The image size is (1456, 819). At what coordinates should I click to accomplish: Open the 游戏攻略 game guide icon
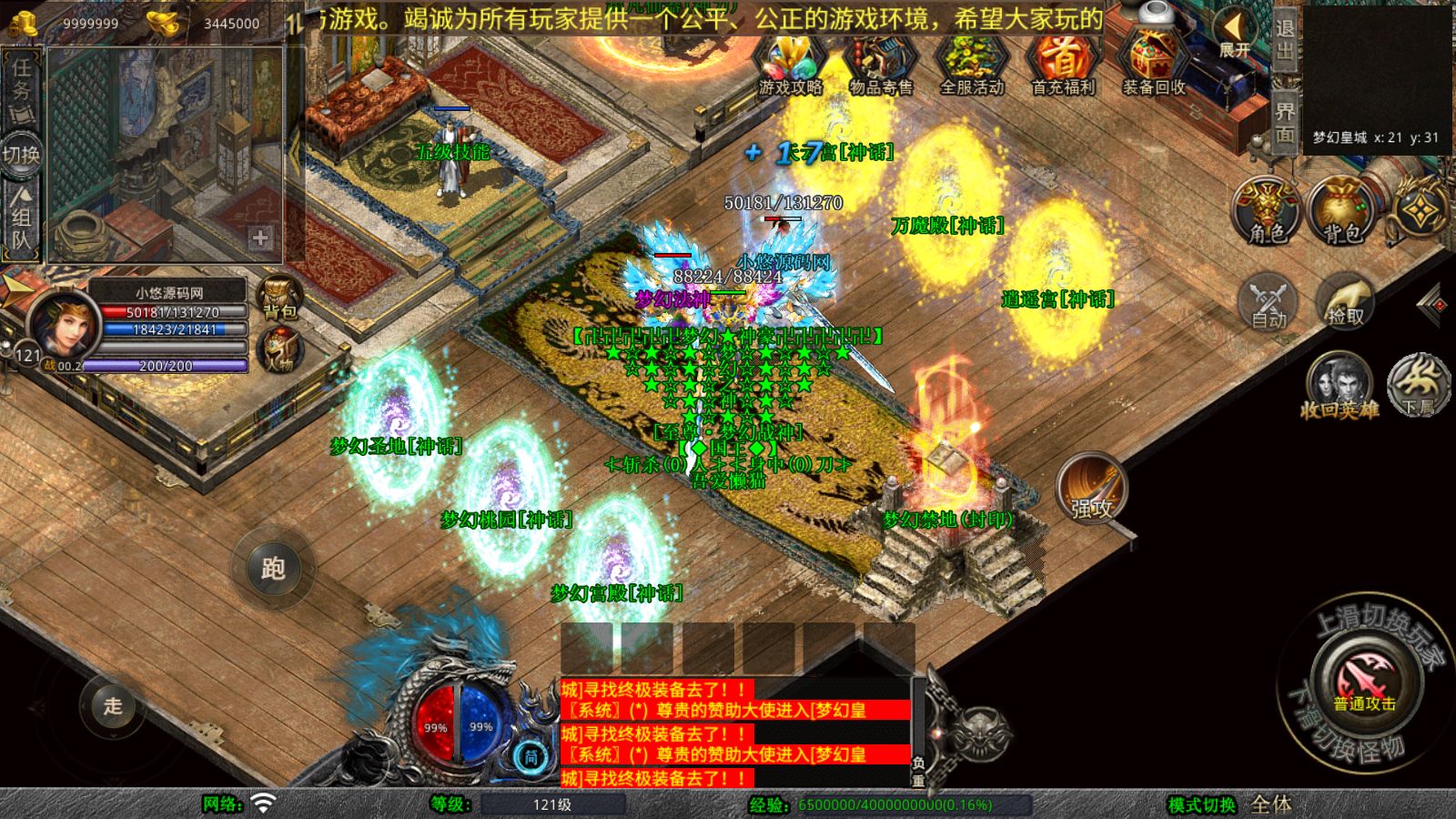790,64
